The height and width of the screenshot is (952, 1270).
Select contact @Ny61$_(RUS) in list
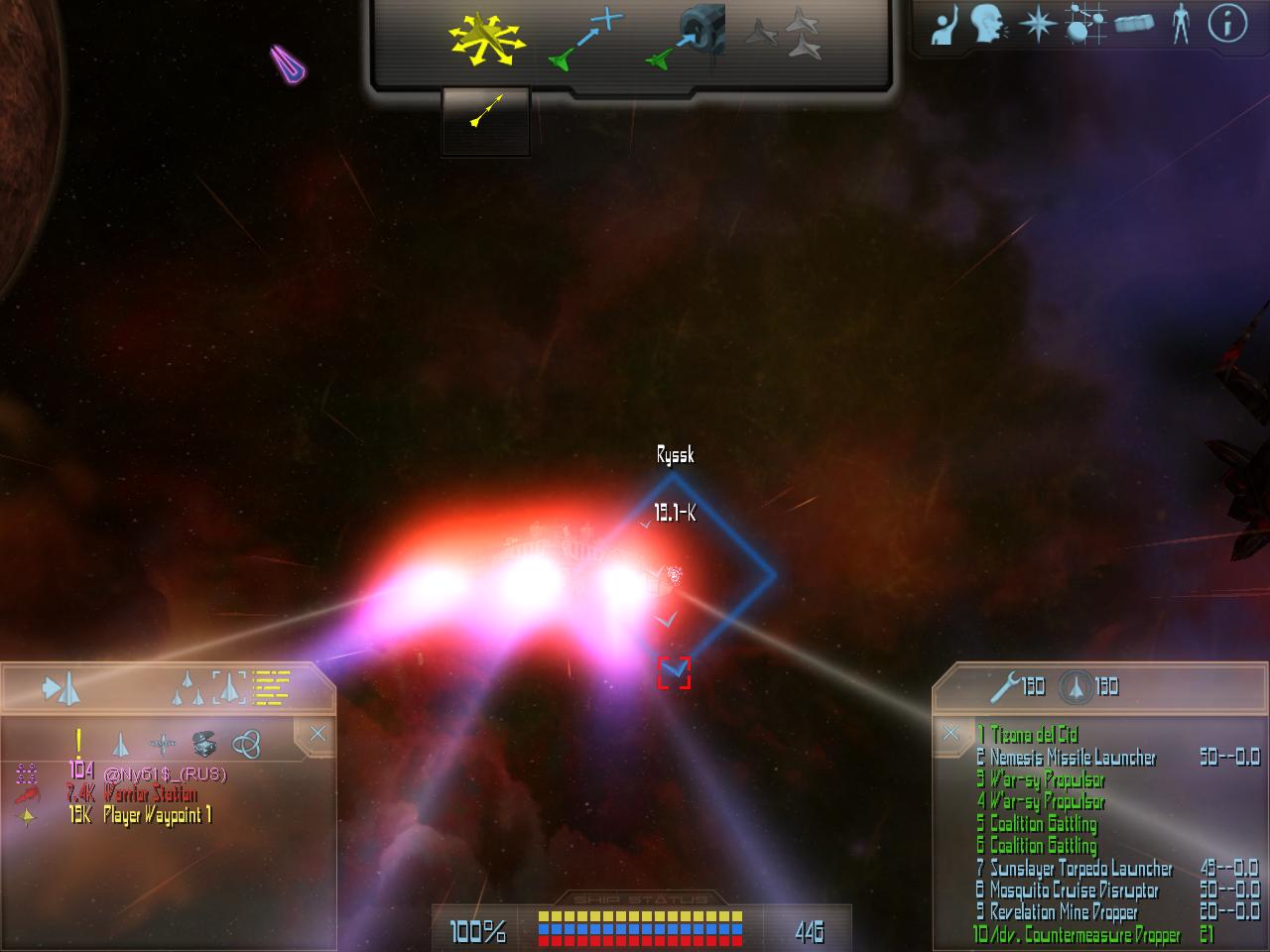tap(164, 773)
